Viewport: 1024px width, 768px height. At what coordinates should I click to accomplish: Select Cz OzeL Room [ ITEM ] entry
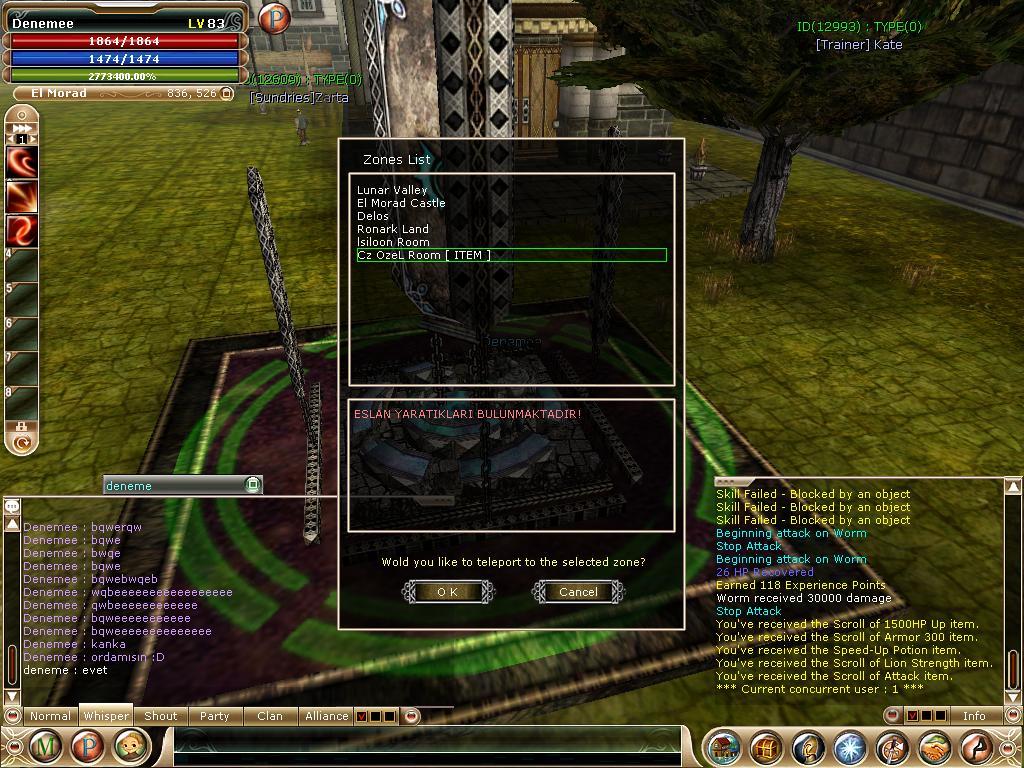(x=424, y=255)
